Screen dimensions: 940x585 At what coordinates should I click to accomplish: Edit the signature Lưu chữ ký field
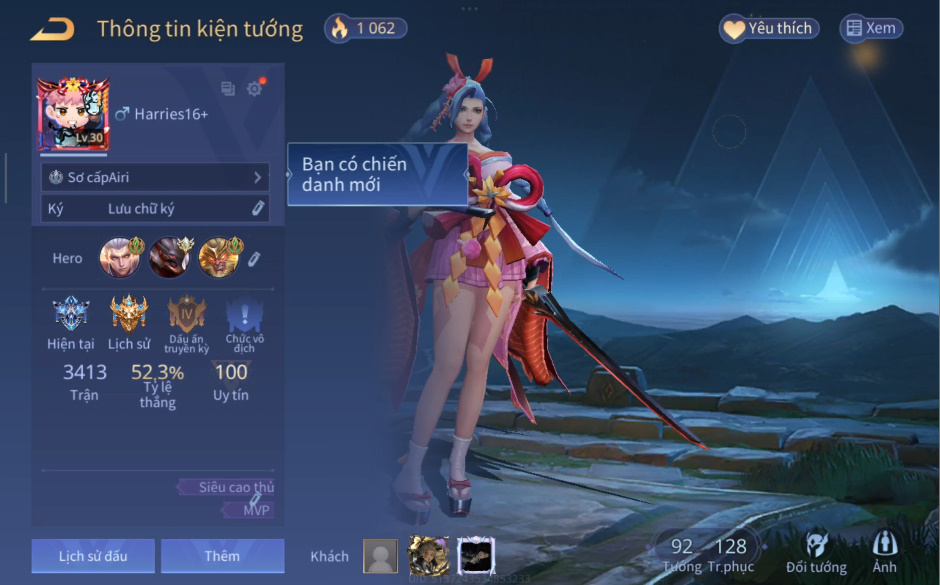point(155,208)
